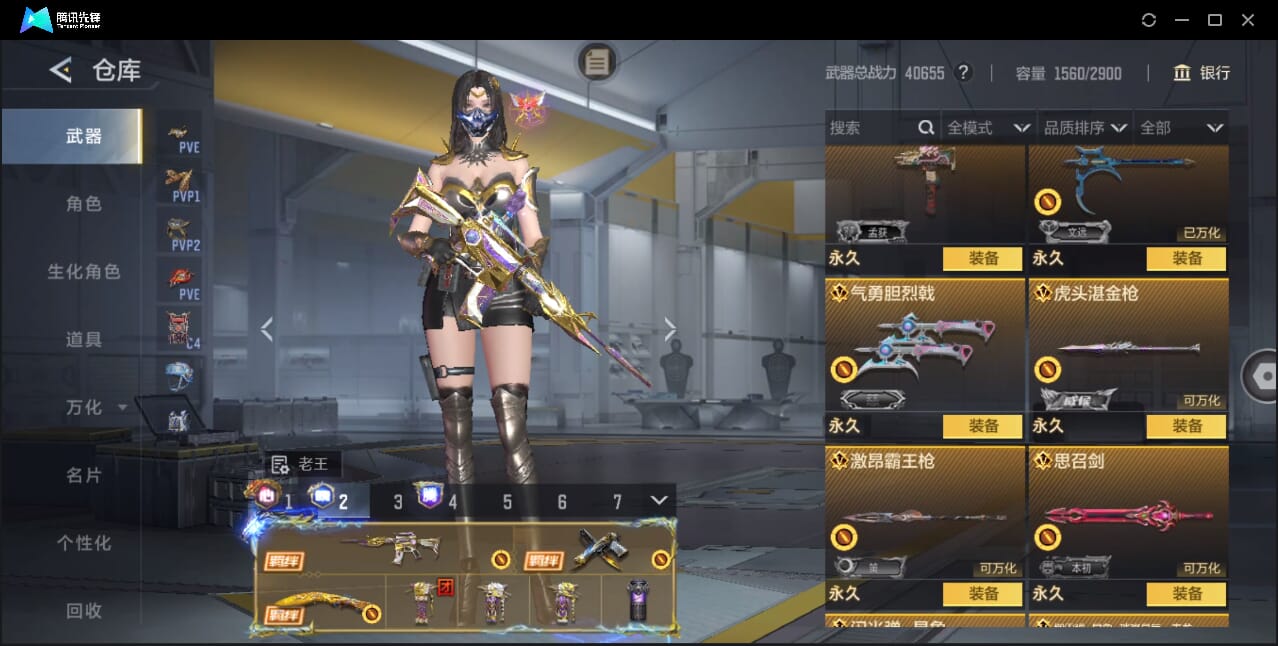
Task: Switch to the 个性化 tab
Action: click(x=84, y=544)
